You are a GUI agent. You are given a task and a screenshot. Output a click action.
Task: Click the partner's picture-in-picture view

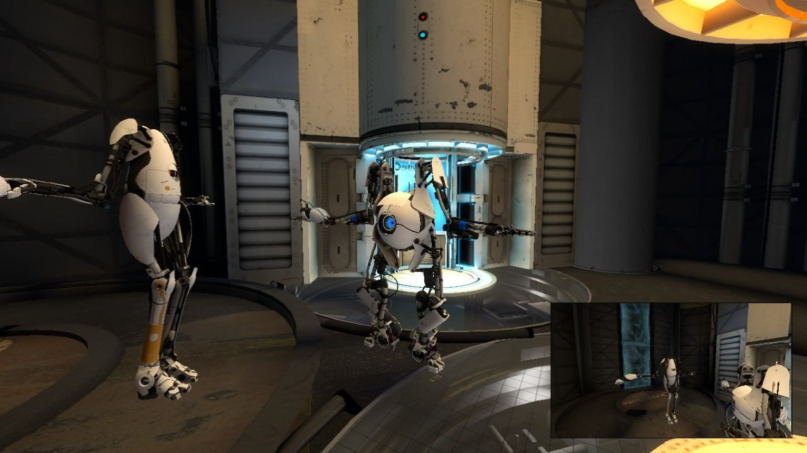[670, 371]
